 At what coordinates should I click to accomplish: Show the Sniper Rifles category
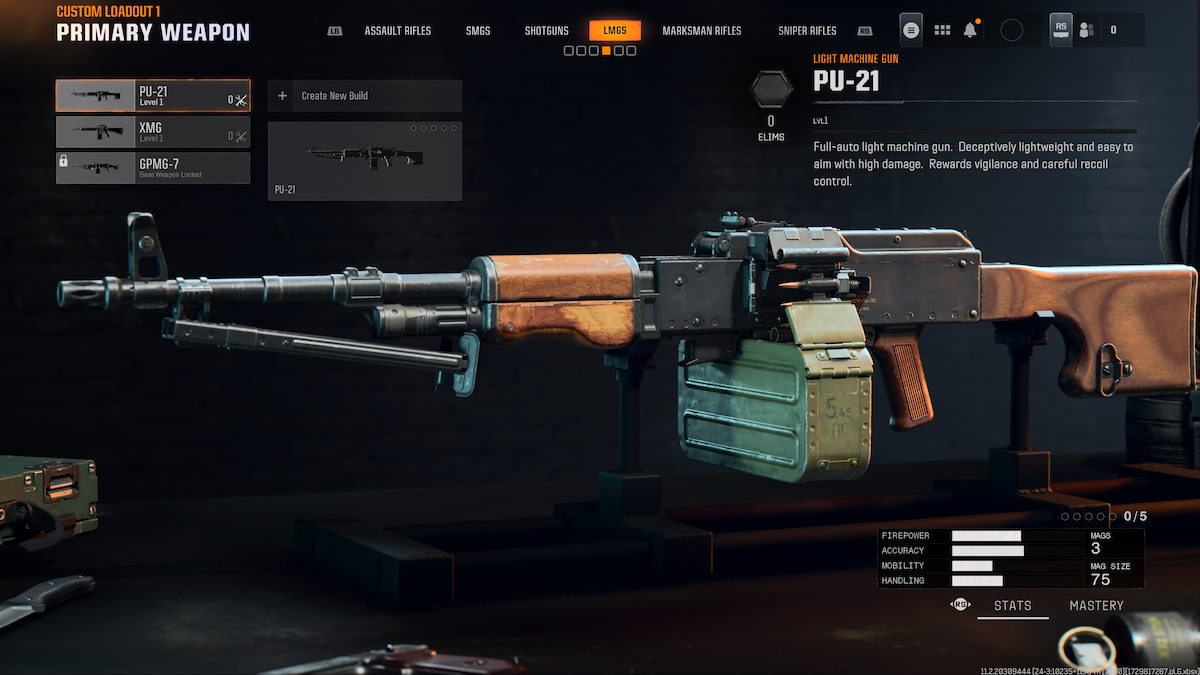(807, 31)
